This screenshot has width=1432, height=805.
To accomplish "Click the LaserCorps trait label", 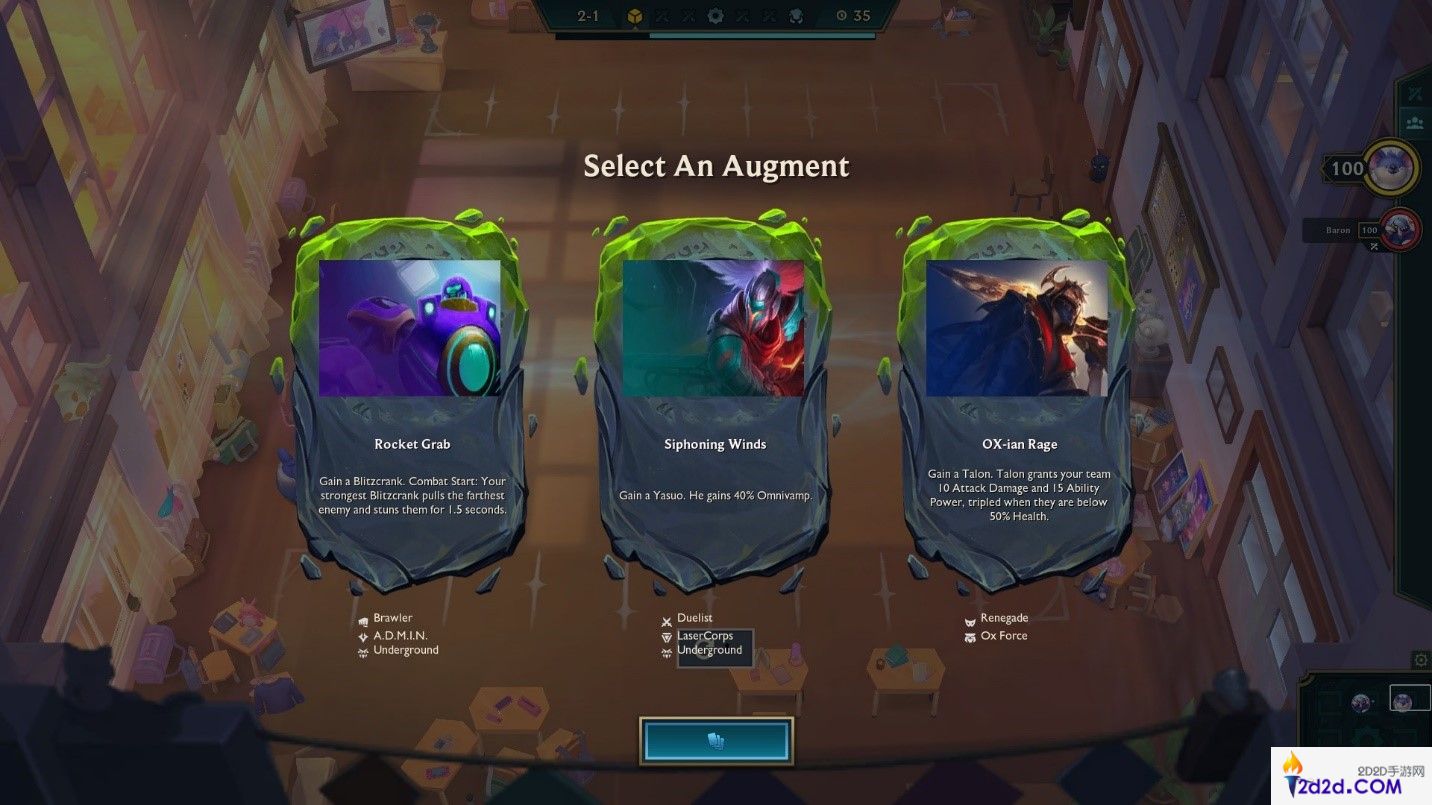I will (x=704, y=635).
